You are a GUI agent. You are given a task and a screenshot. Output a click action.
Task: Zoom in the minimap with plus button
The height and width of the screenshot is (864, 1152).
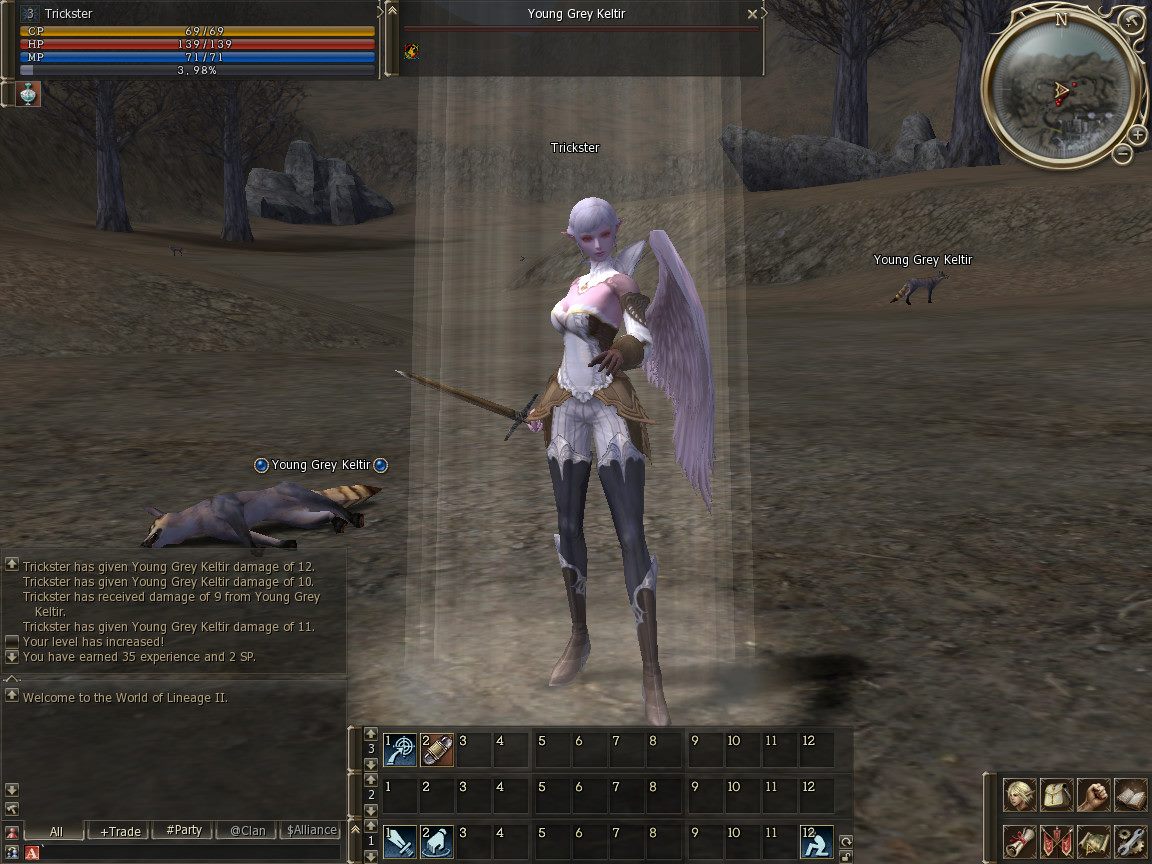point(1138,135)
